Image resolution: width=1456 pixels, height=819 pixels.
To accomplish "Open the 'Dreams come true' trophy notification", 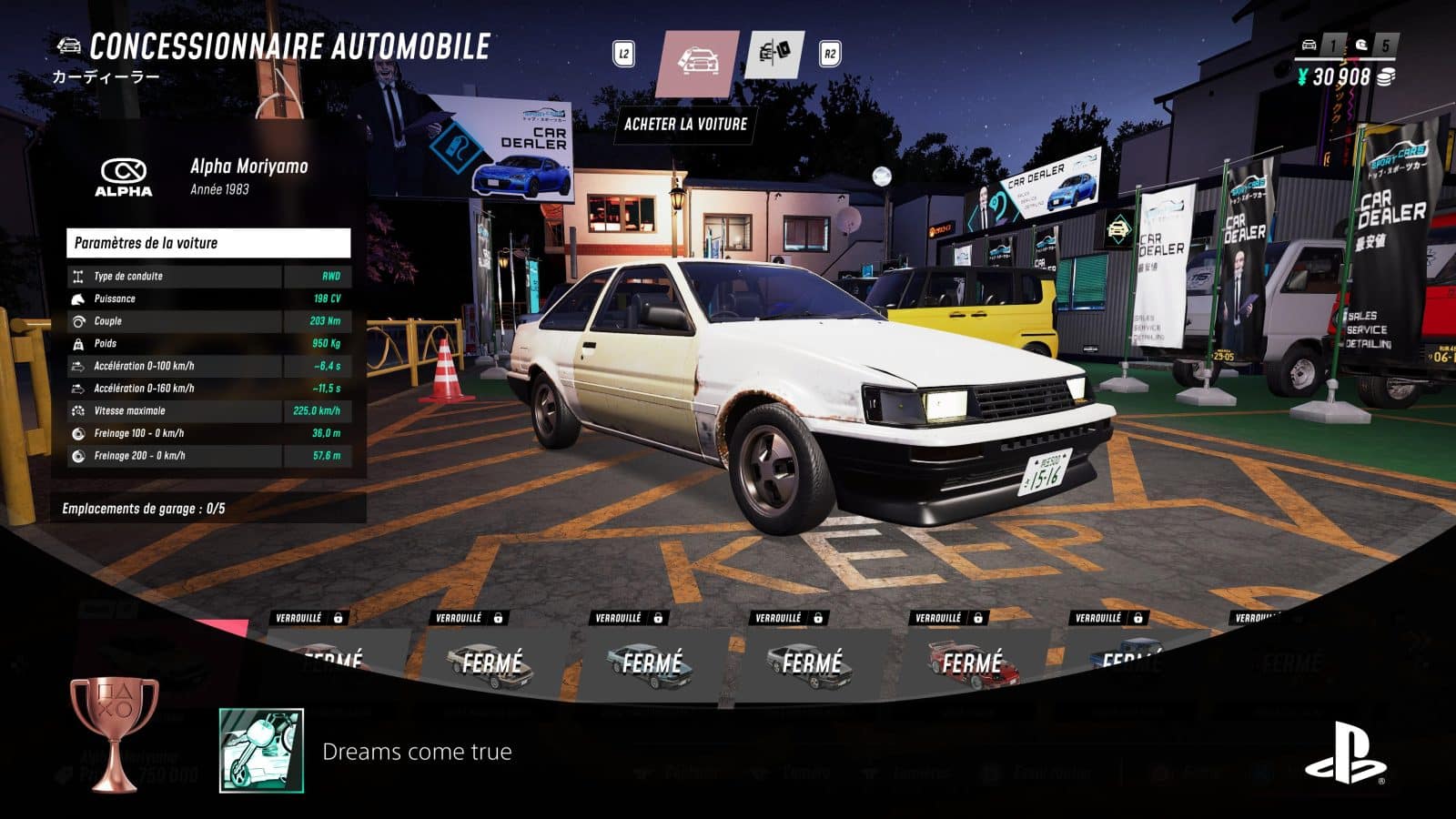I will (417, 752).
